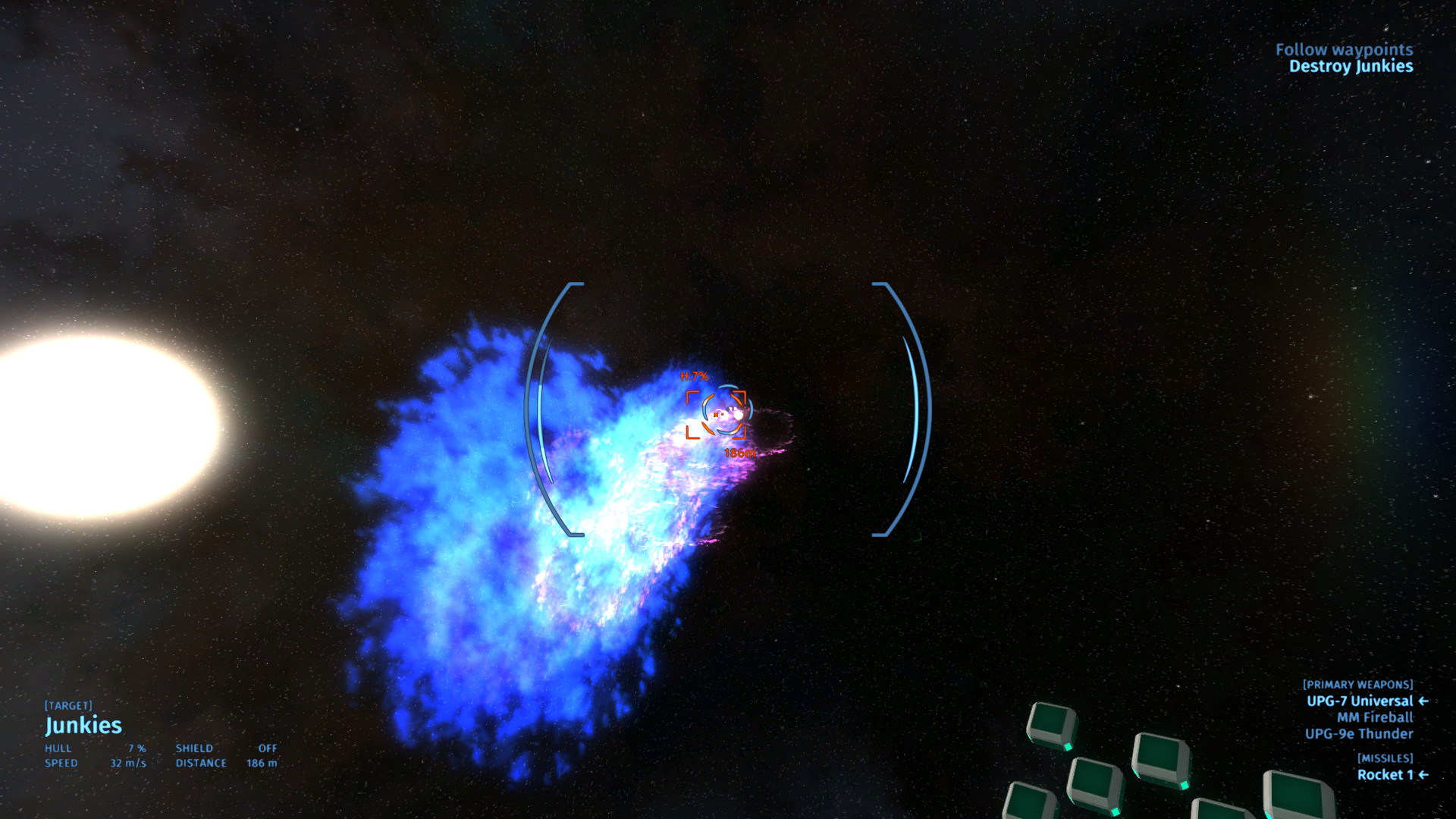Image resolution: width=1456 pixels, height=819 pixels.
Task: Click the orange target lock reticle
Action: tap(717, 414)
